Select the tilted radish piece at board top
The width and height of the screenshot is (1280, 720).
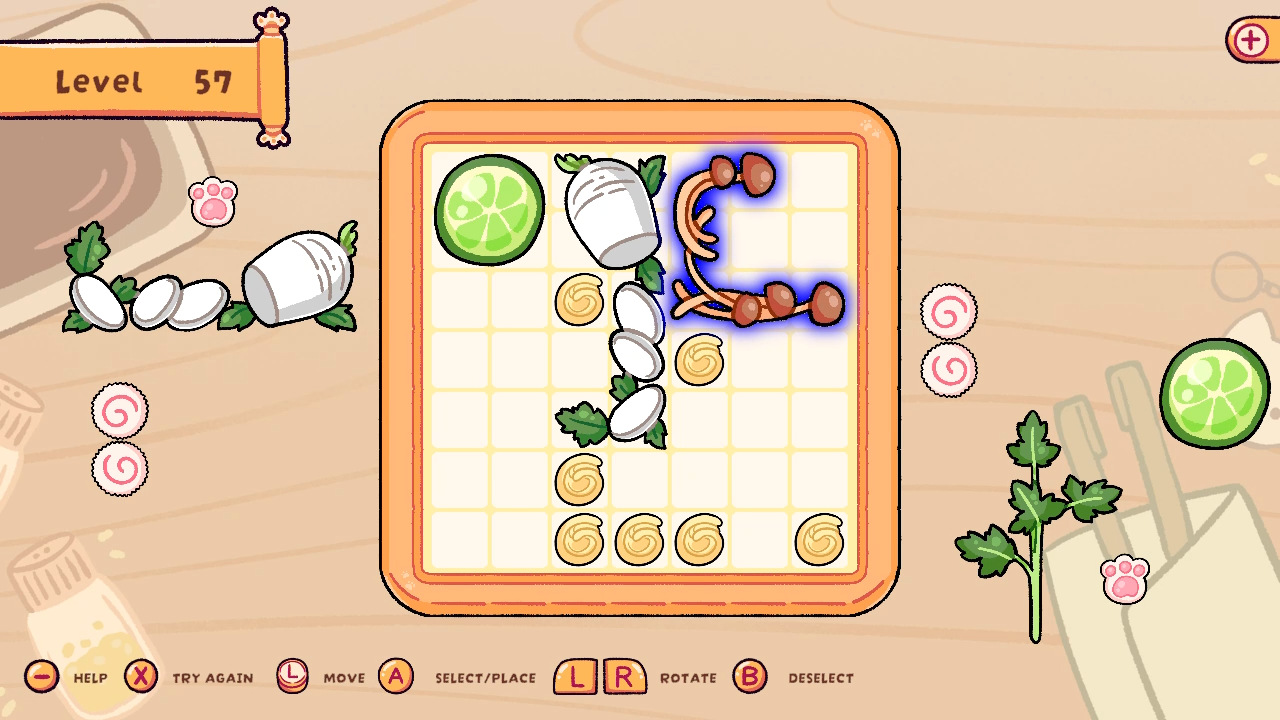click(x=615, y=210)
